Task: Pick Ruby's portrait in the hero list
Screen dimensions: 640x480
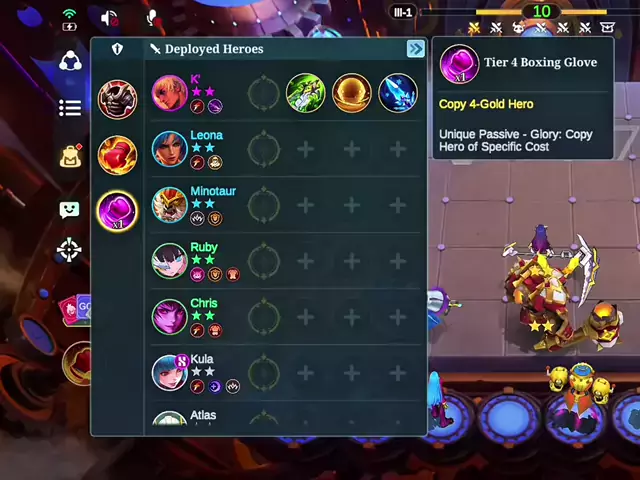Action: coord(170,261)
